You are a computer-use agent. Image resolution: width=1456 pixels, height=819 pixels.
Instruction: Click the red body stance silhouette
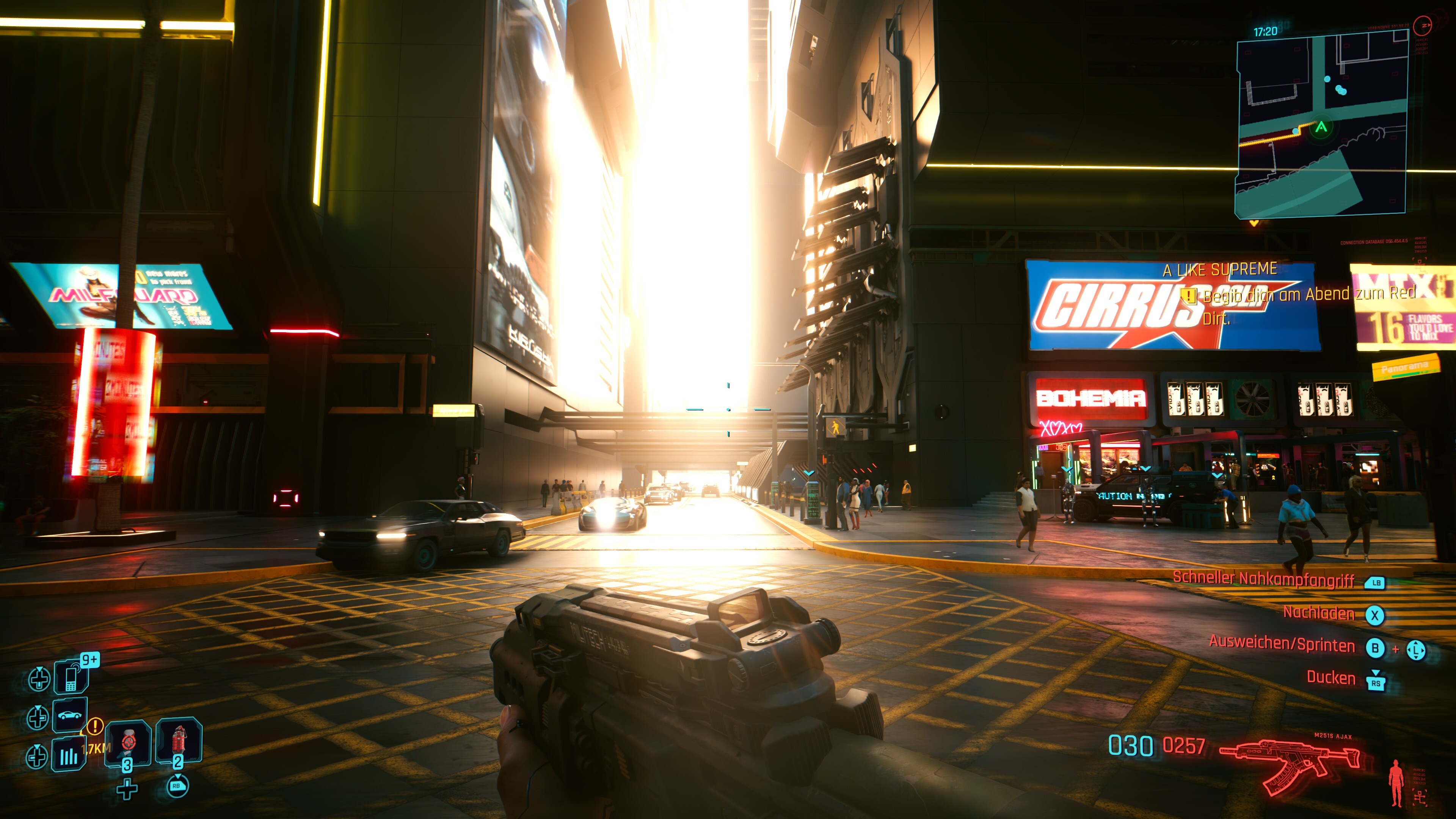click(x=1396, y=783)
